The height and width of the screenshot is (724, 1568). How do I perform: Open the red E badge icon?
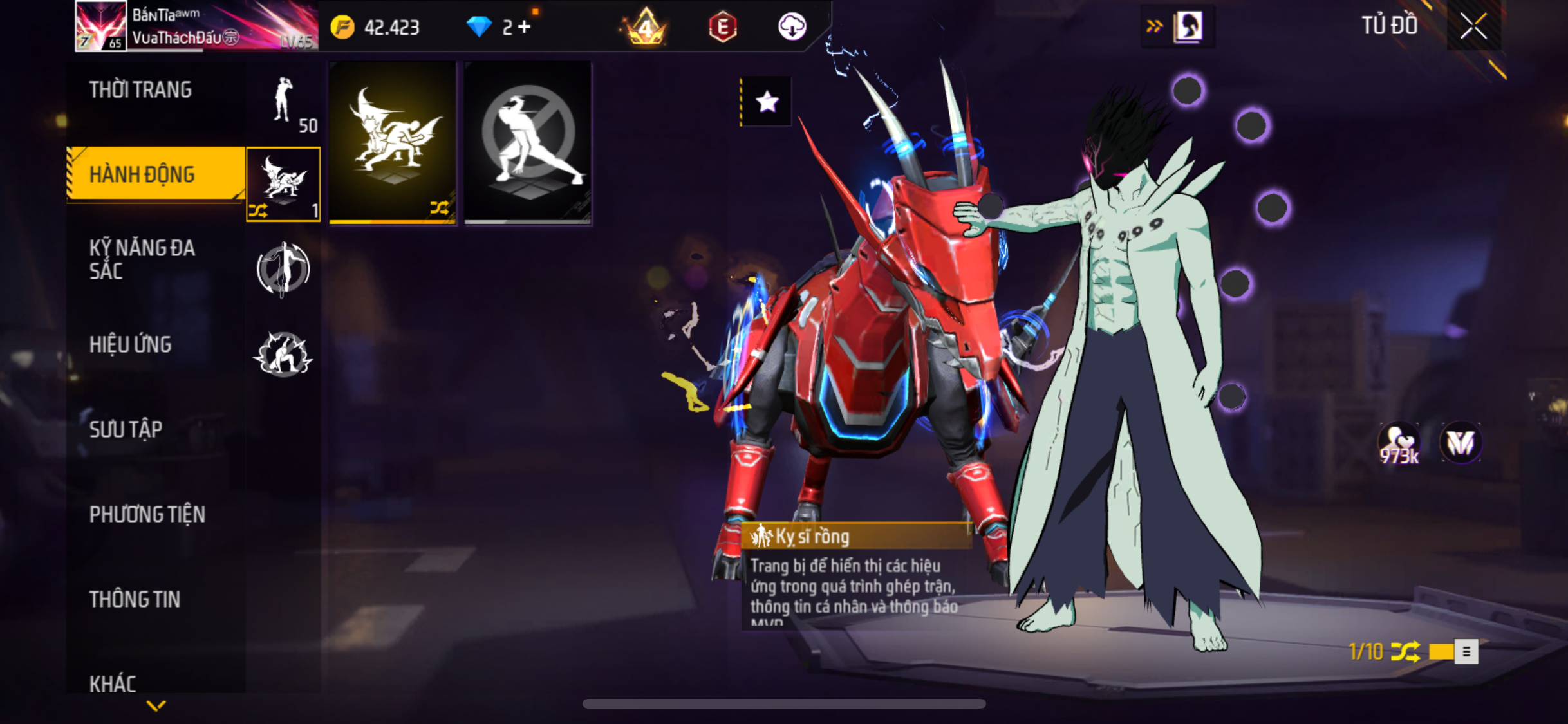tap(723, 27)
